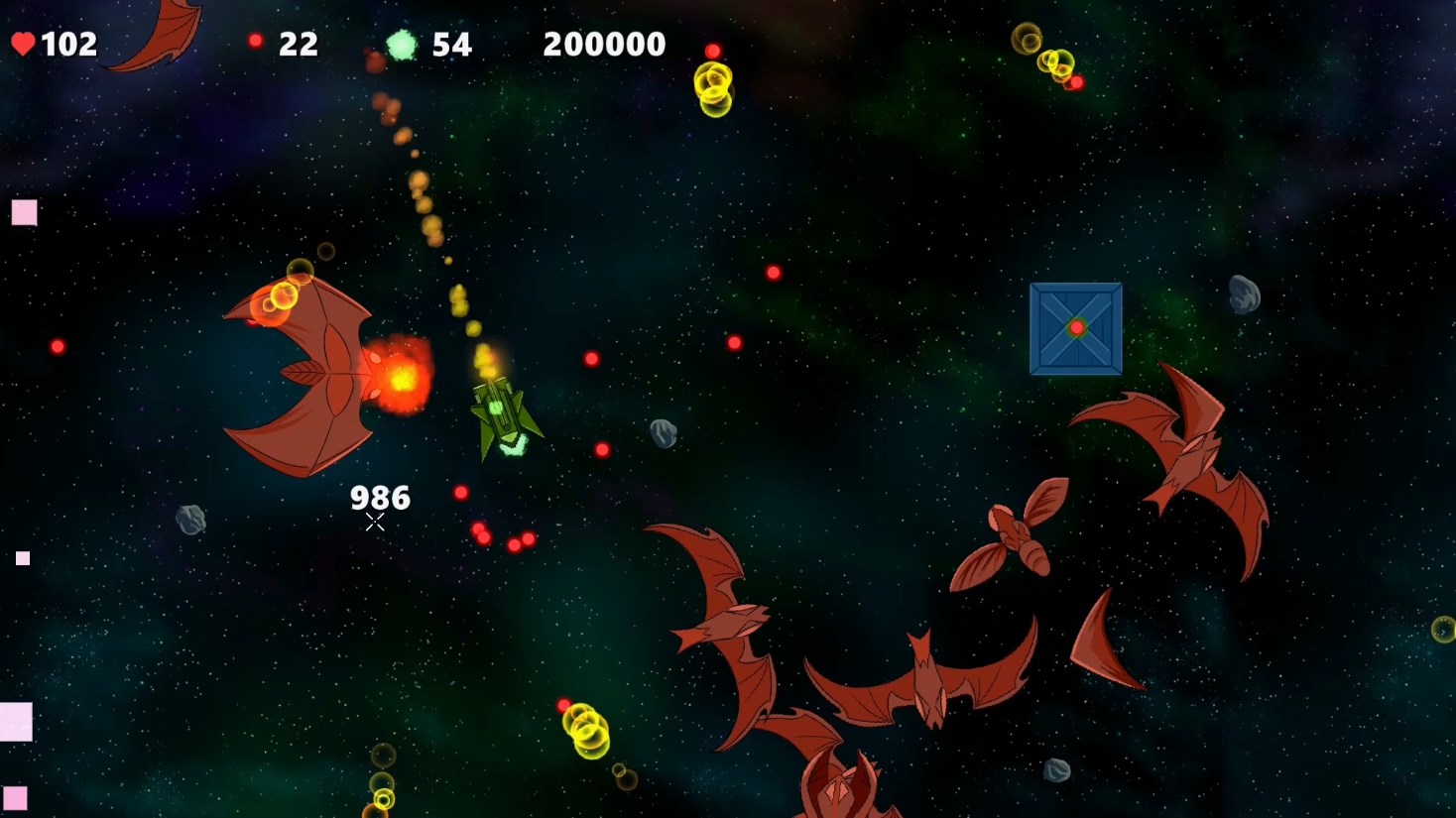Select the red ammo dot counter icon

click(x=256, y=41)
